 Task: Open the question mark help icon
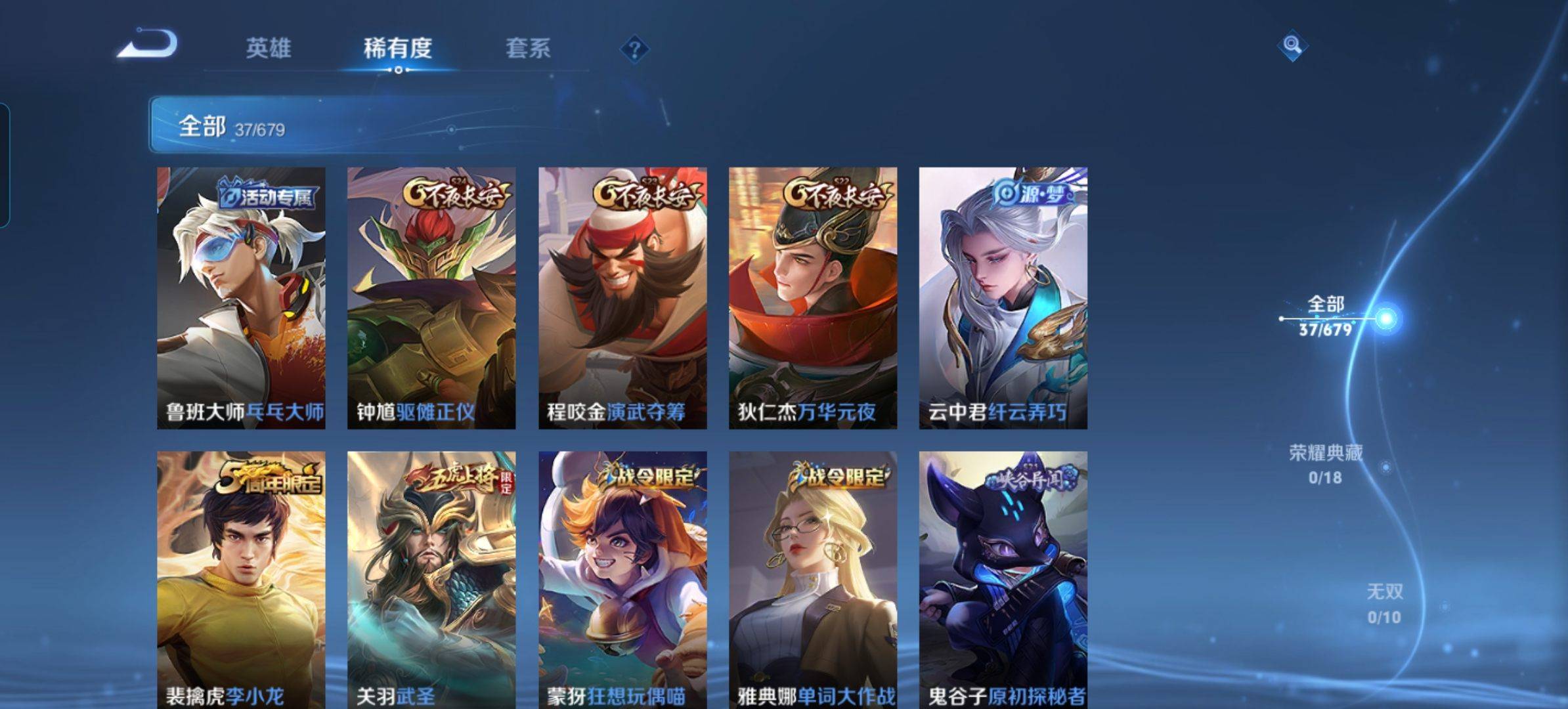(634, 49)
